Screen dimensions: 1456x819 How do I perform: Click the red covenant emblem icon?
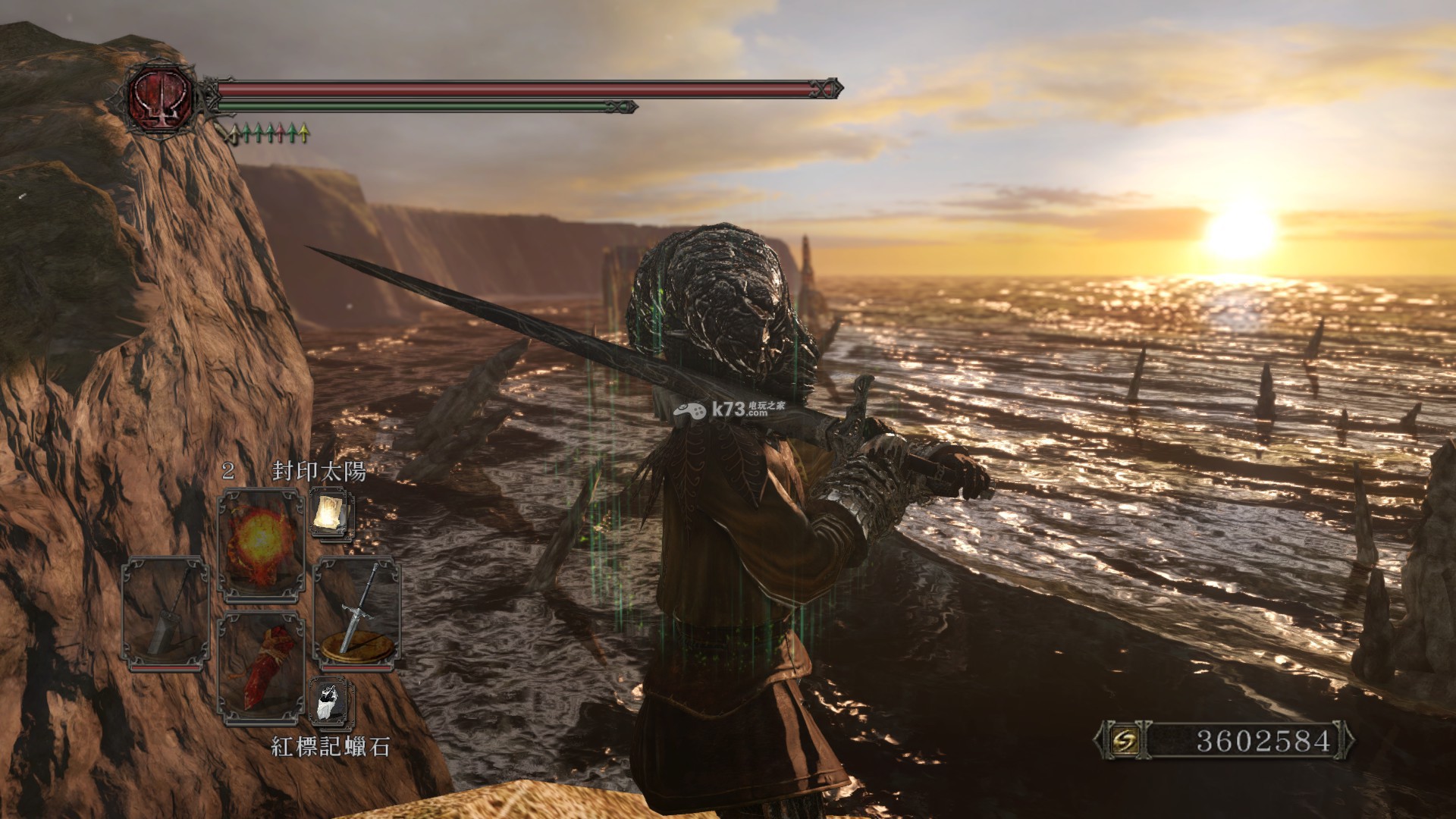160,96
